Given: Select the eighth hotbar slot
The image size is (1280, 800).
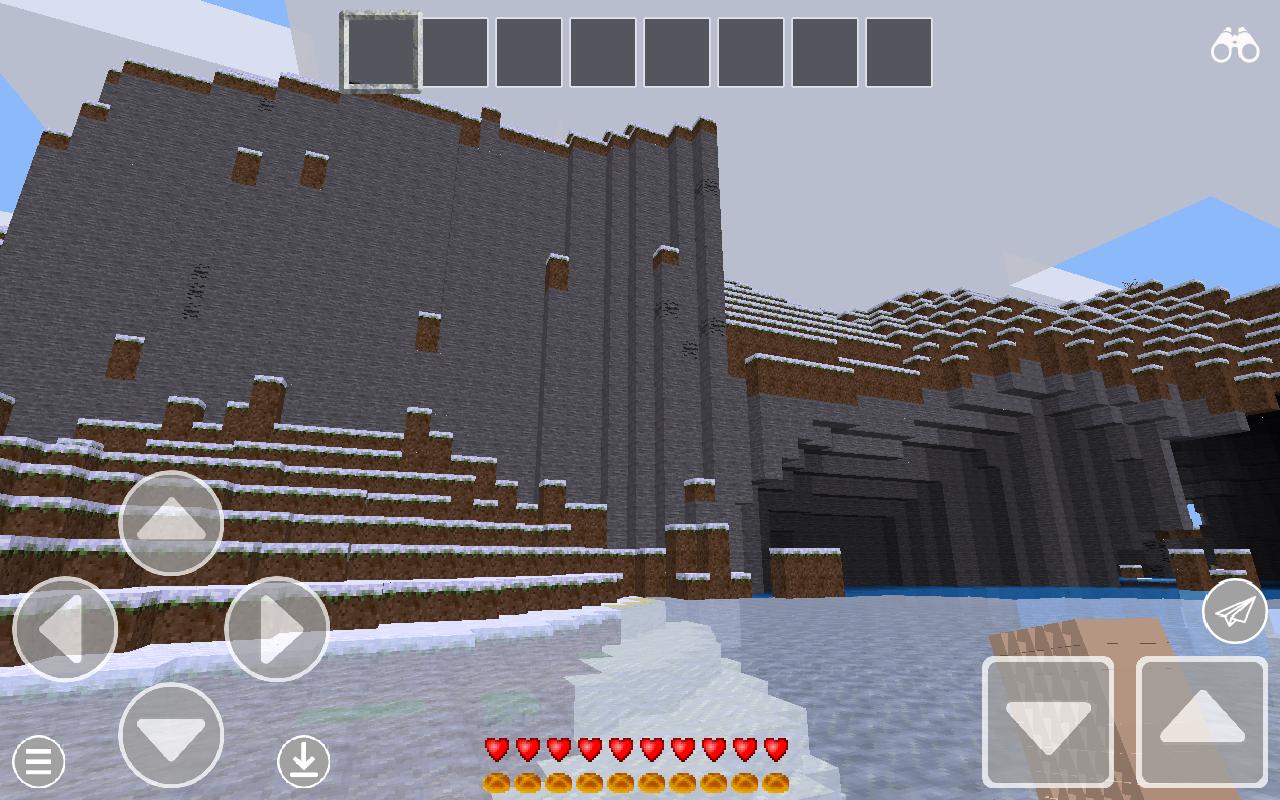Looking at the screenshot, I should (x=898, y=53).
